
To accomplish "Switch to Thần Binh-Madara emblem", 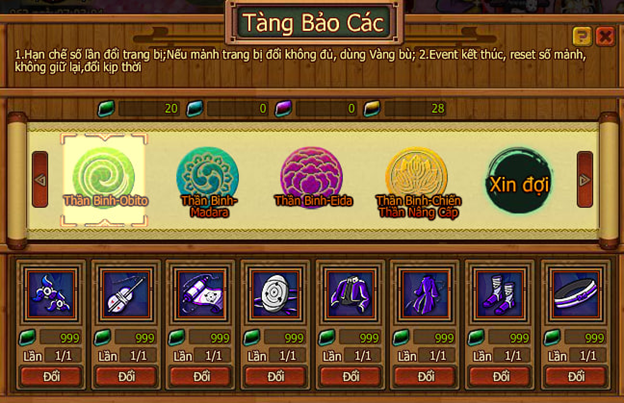I will pyautogui.click(x=207, y=178).
